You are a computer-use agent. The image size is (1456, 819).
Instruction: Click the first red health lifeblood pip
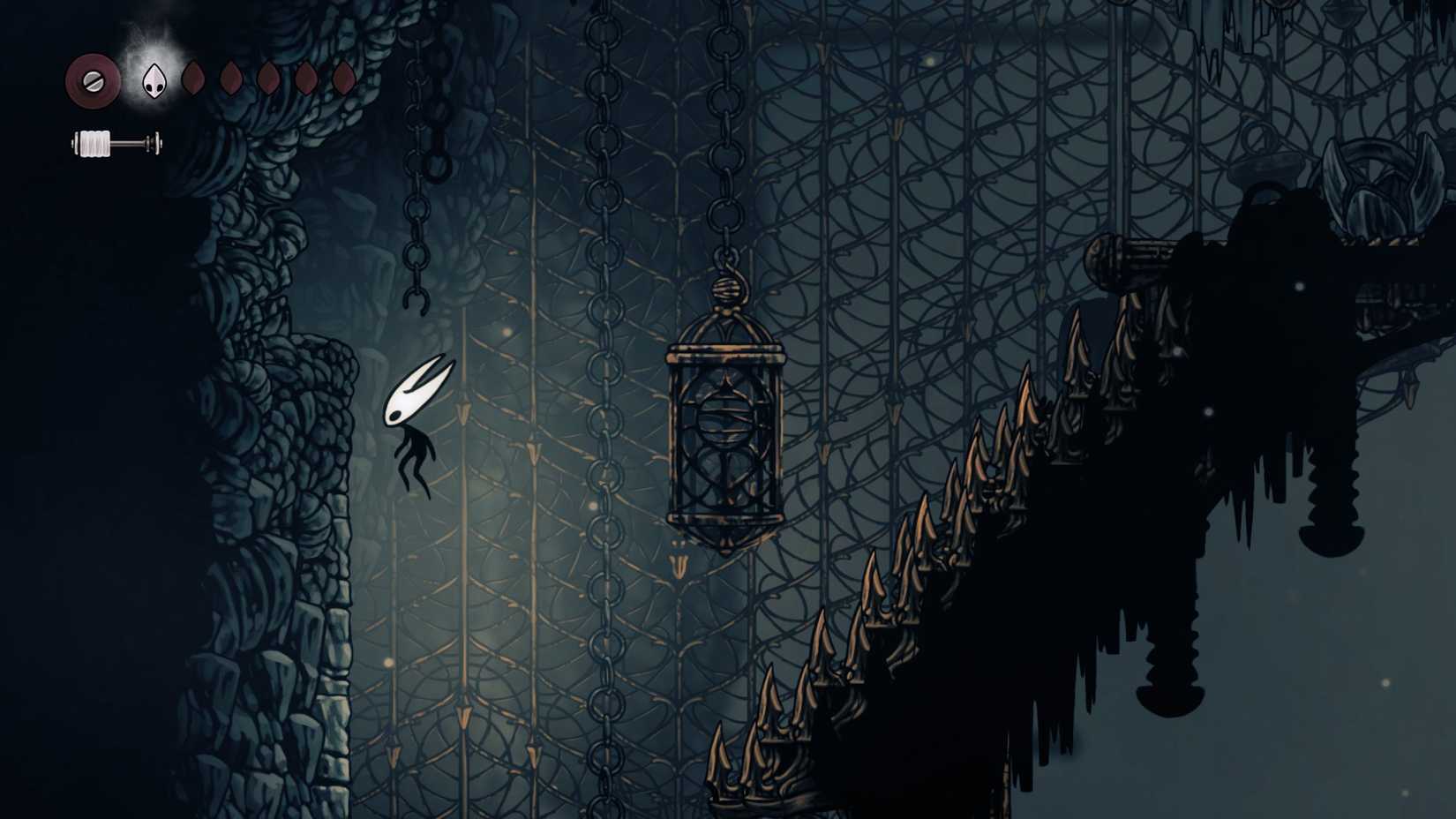point(194,79)
